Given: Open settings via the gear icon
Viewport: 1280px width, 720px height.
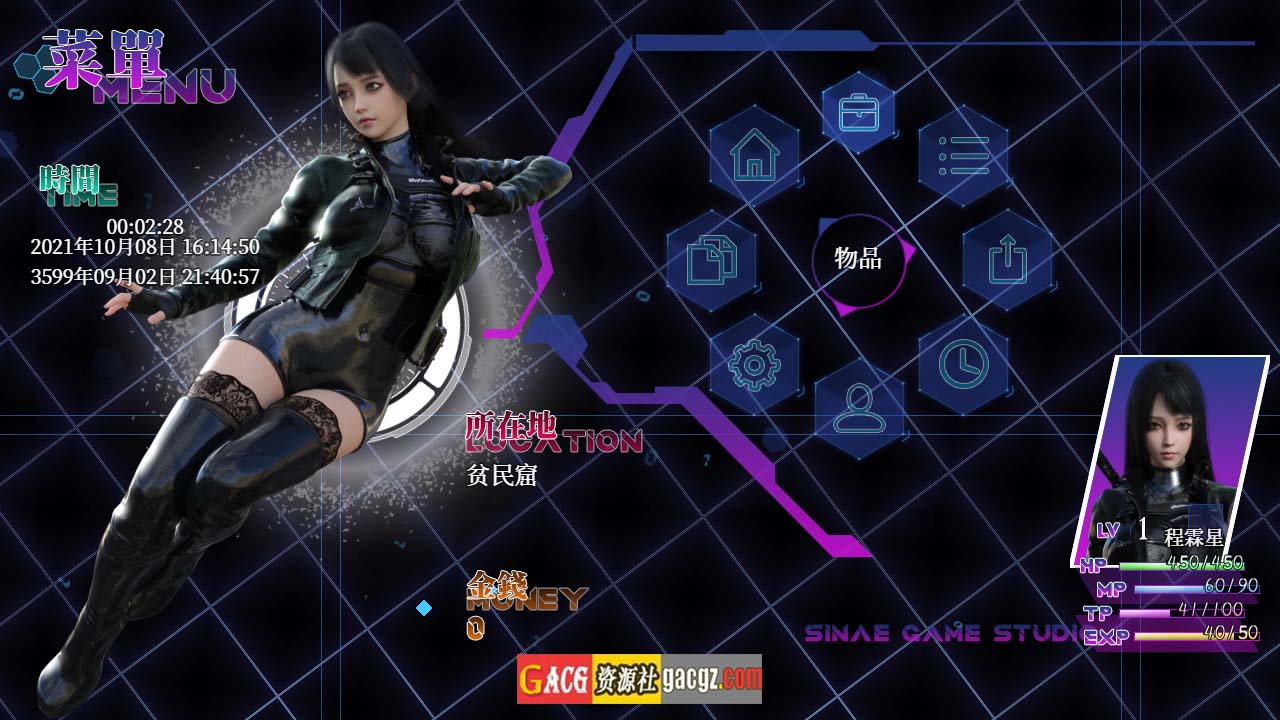Looking at the screenshot, I should point(754,365).
